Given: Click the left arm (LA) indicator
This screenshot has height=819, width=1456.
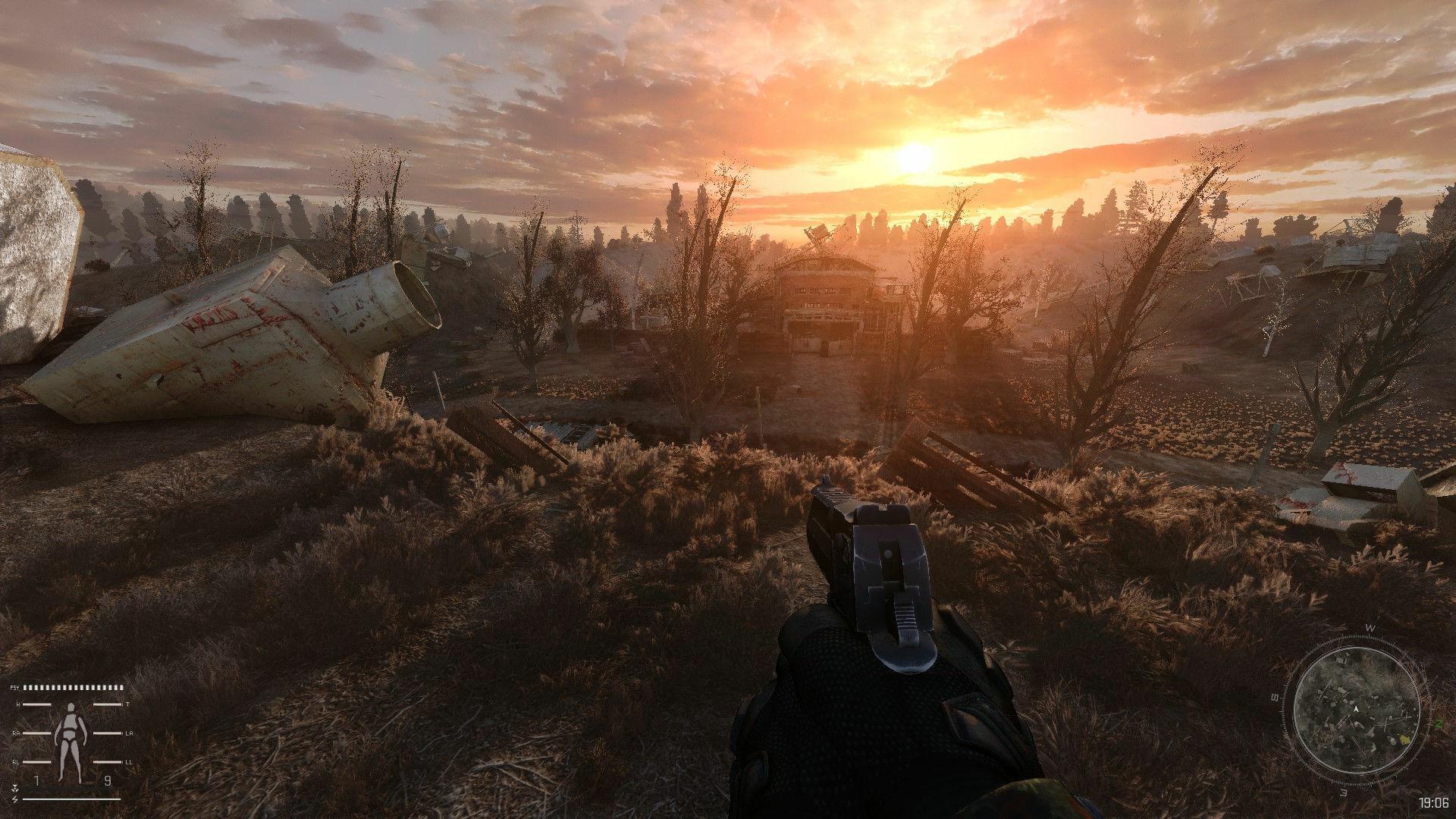Looking at the screenshot, I should [x=106, y=733].
